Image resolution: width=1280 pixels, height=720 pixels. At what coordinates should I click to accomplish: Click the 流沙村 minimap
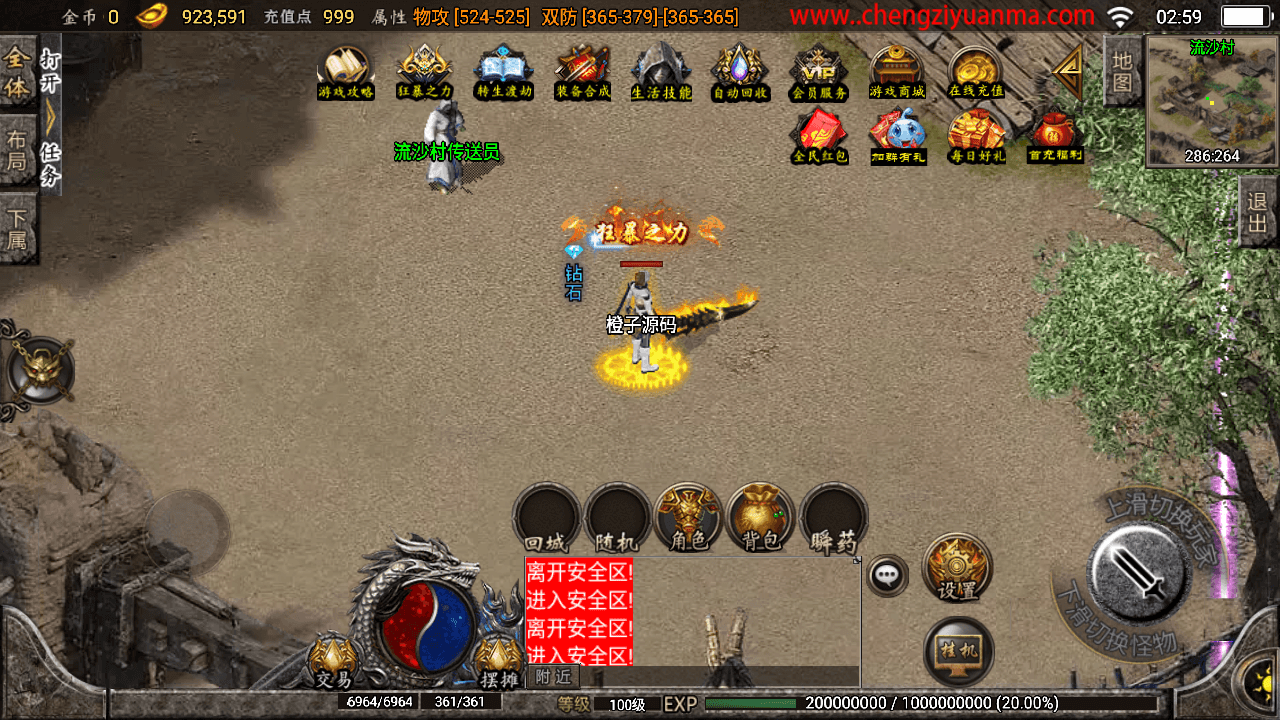tap(1212, 100)
